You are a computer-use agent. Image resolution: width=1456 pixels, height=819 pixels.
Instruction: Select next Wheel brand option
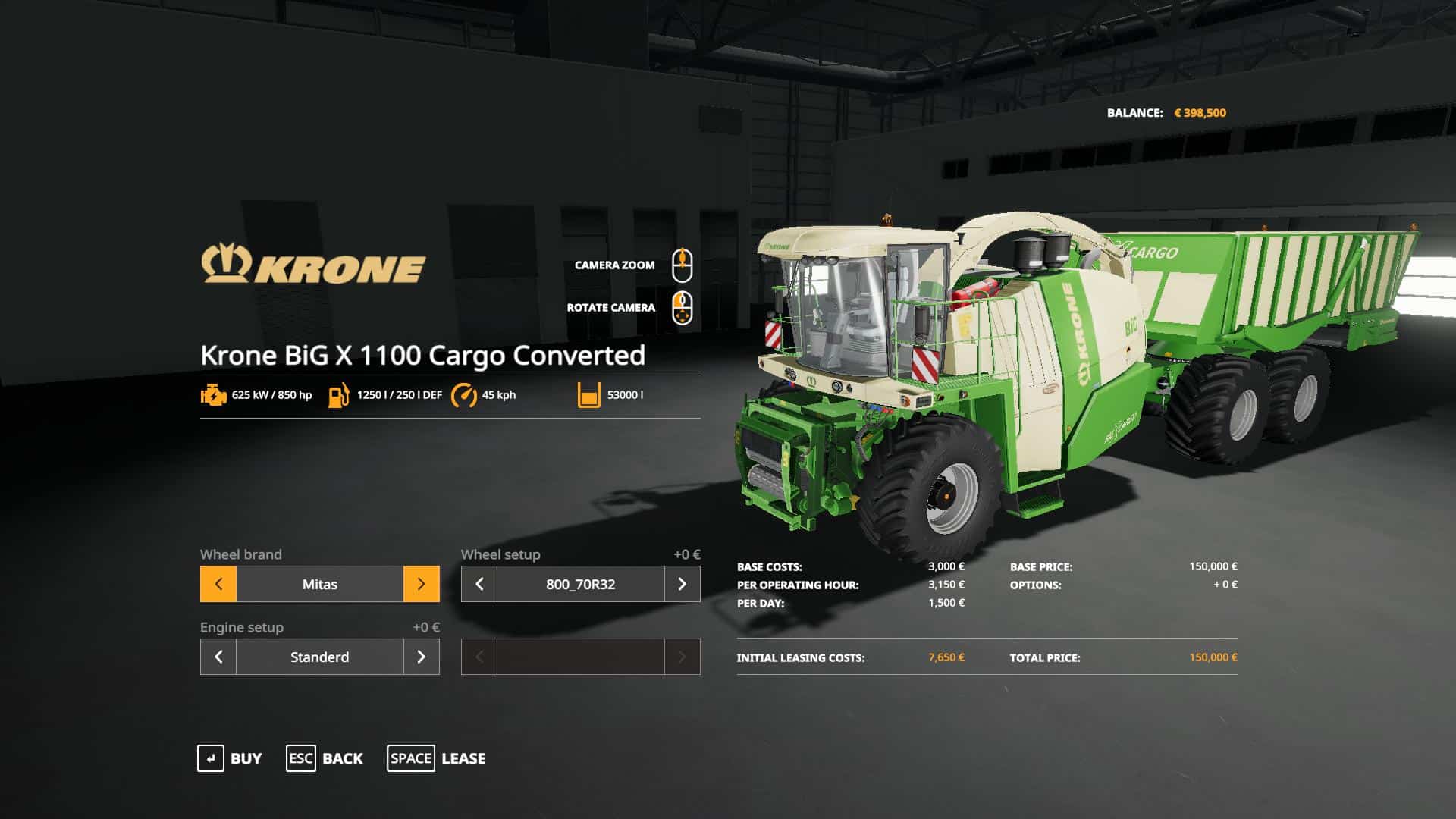coord(421,584)
